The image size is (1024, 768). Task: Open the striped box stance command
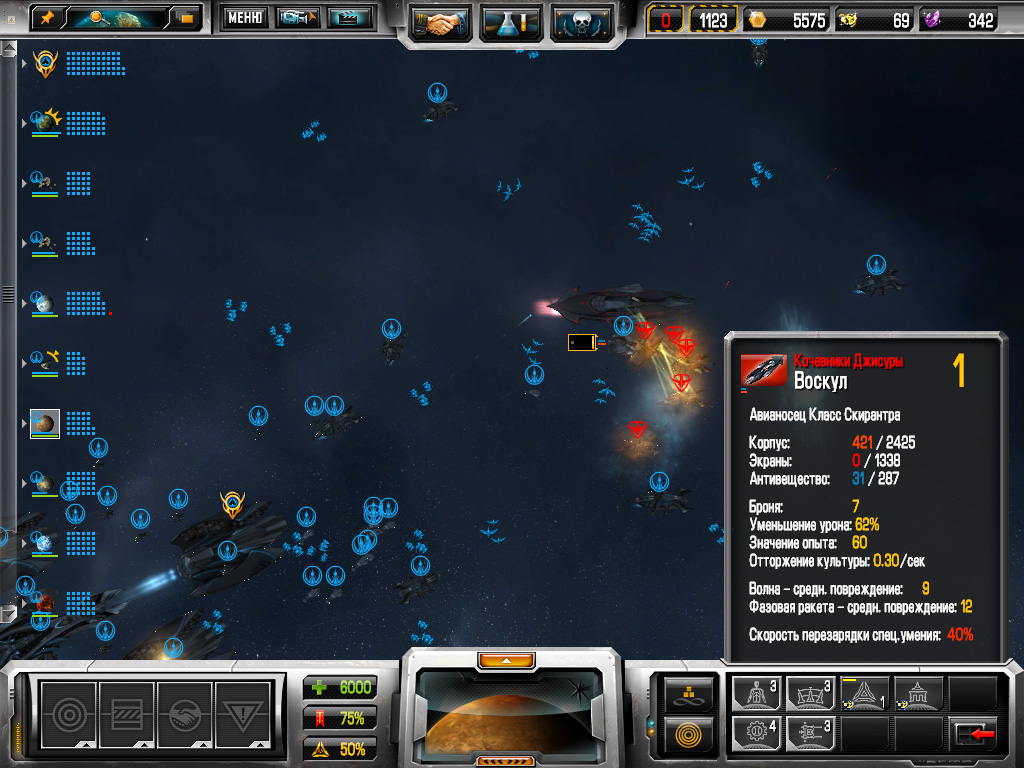pyautogui.click(x=127, y=713)
